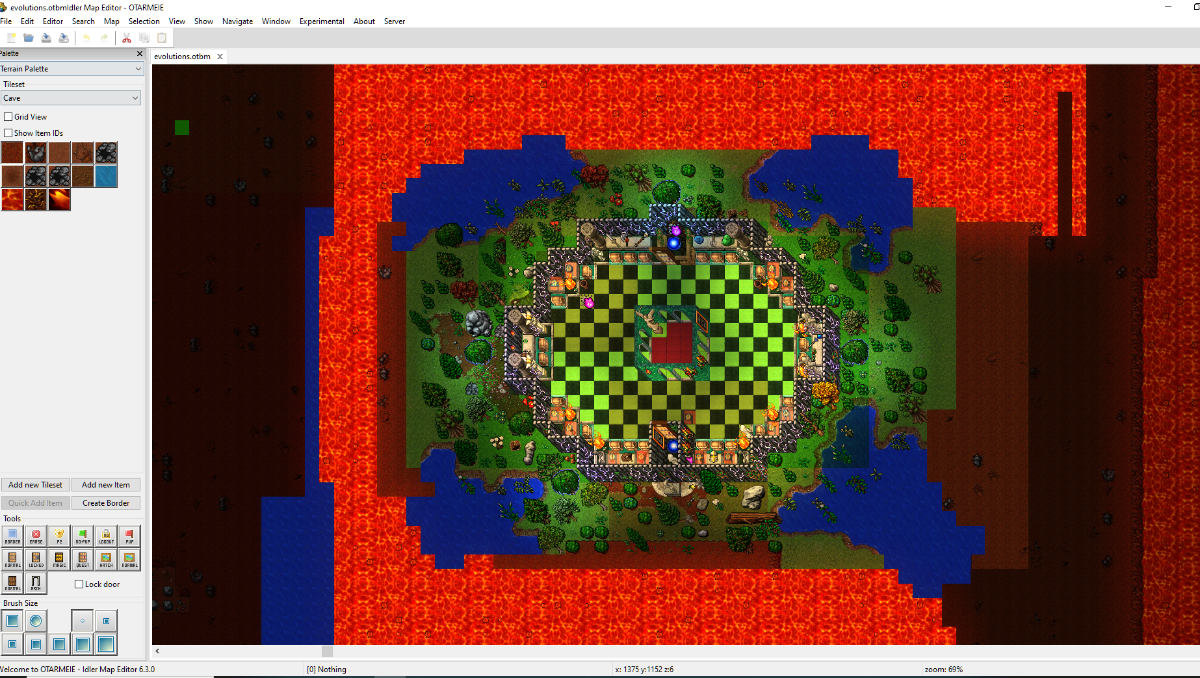
Task: Select the red X eraser tool
Action: point(36,536)
